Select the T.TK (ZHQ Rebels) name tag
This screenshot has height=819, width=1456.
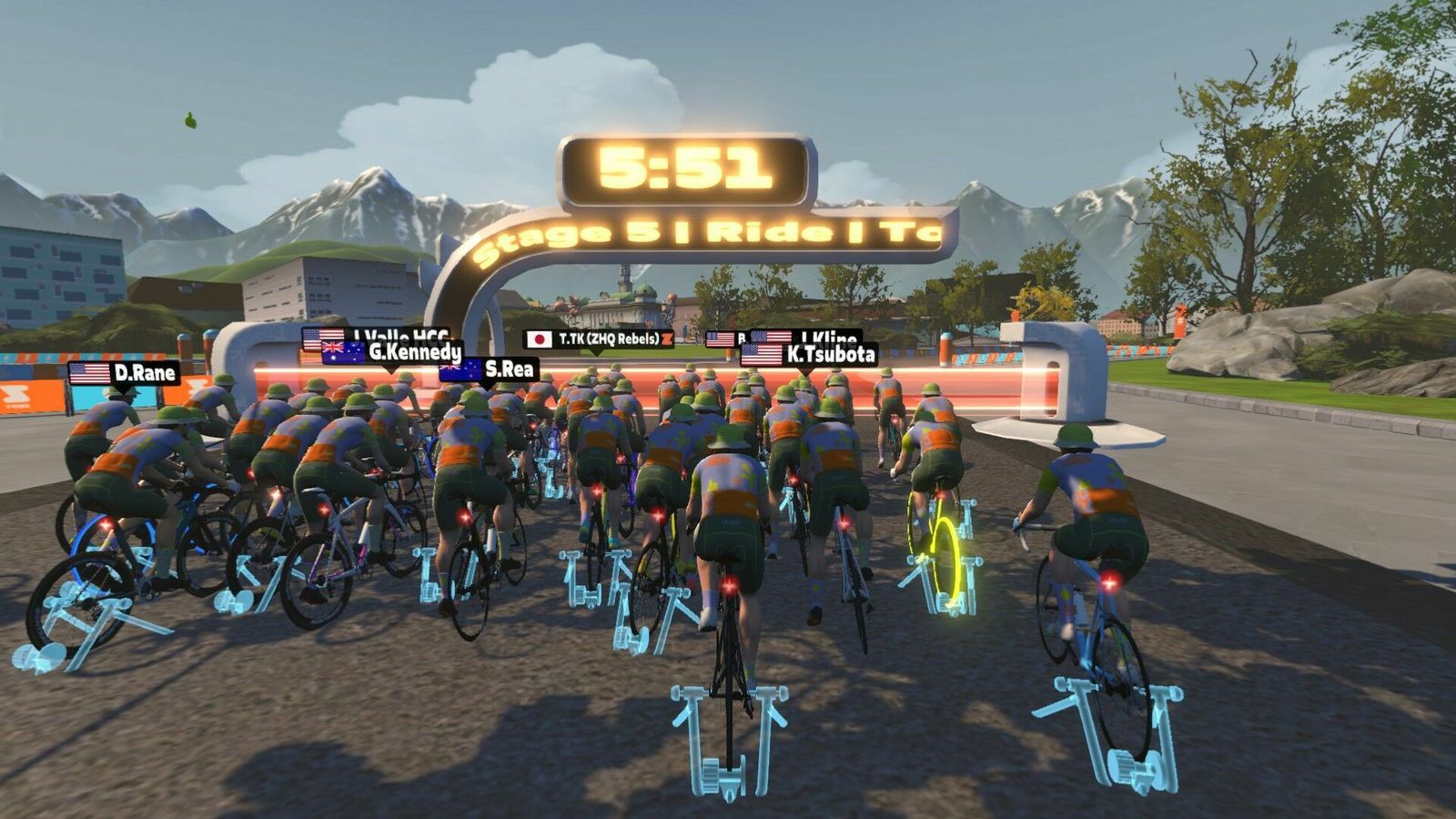click(x=600, y=339)
